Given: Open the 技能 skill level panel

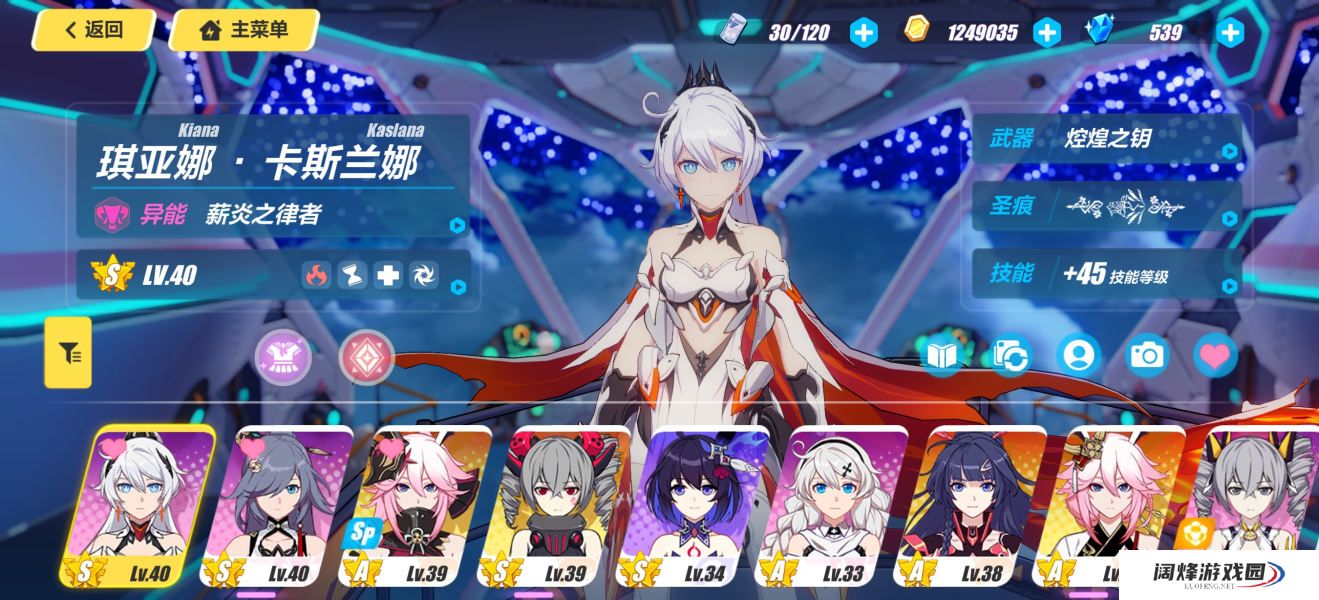Looking at the screenshot, I should click(1107, 274).
